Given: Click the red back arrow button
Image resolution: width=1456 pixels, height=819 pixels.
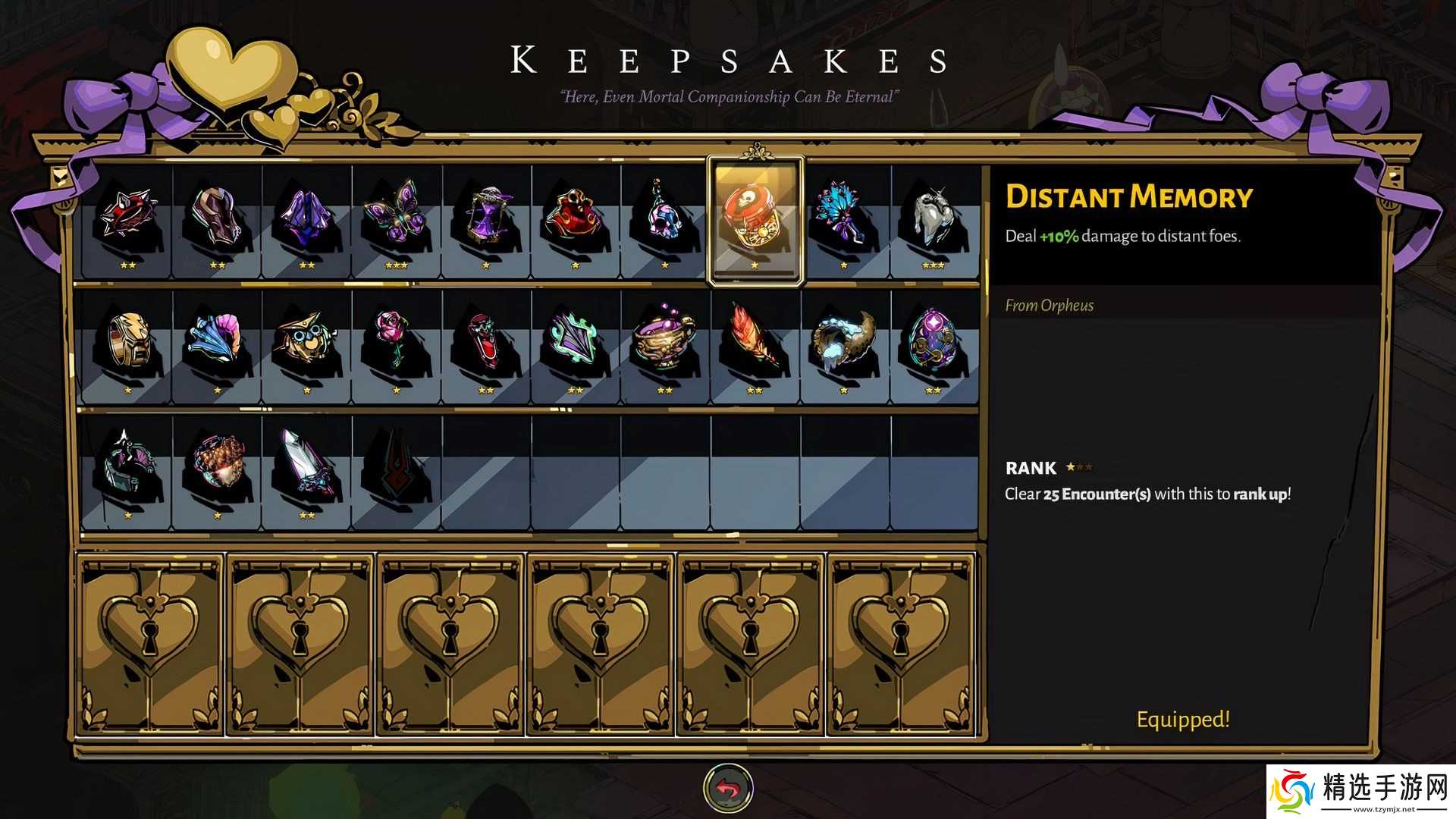Looking at the screenshot, I should pos(728,789).
